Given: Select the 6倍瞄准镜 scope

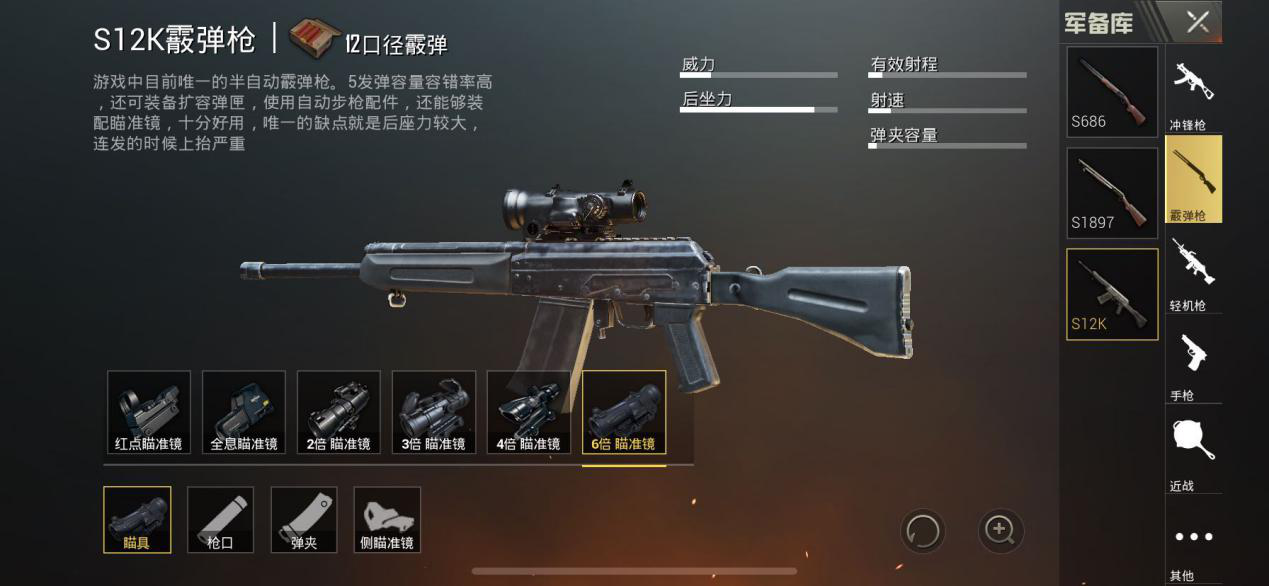Looking at the screenshot, I should click(x=624, y=412).
